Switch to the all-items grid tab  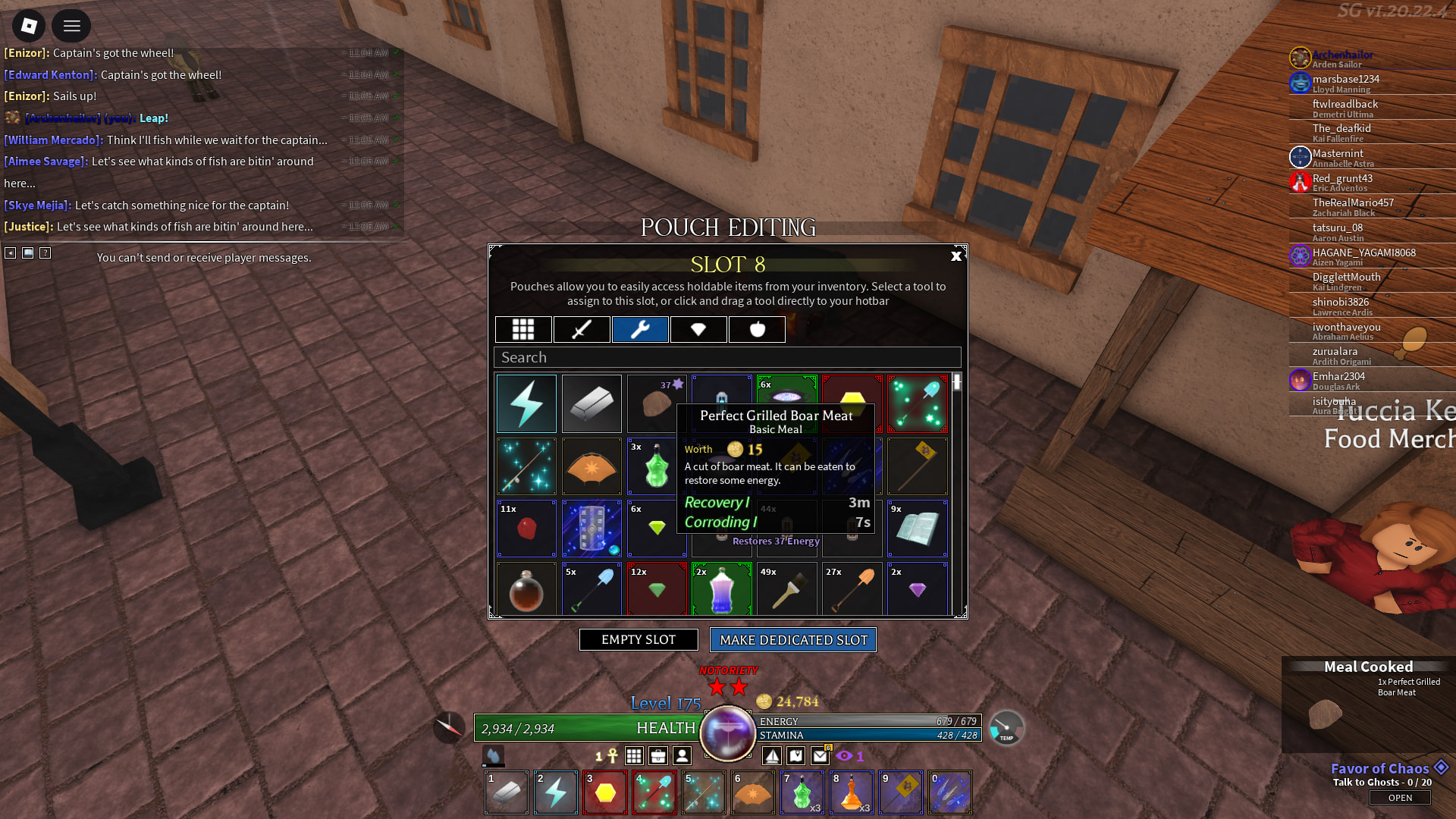tap(523, 329)
